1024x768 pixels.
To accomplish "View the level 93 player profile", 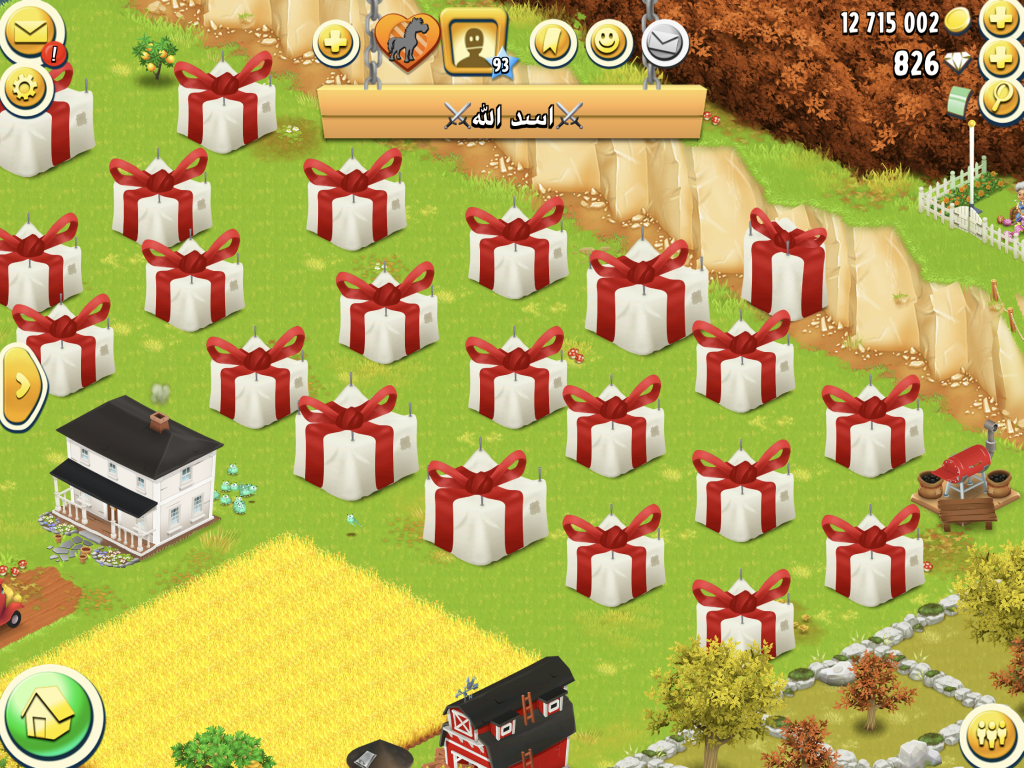I will (472, 42).
